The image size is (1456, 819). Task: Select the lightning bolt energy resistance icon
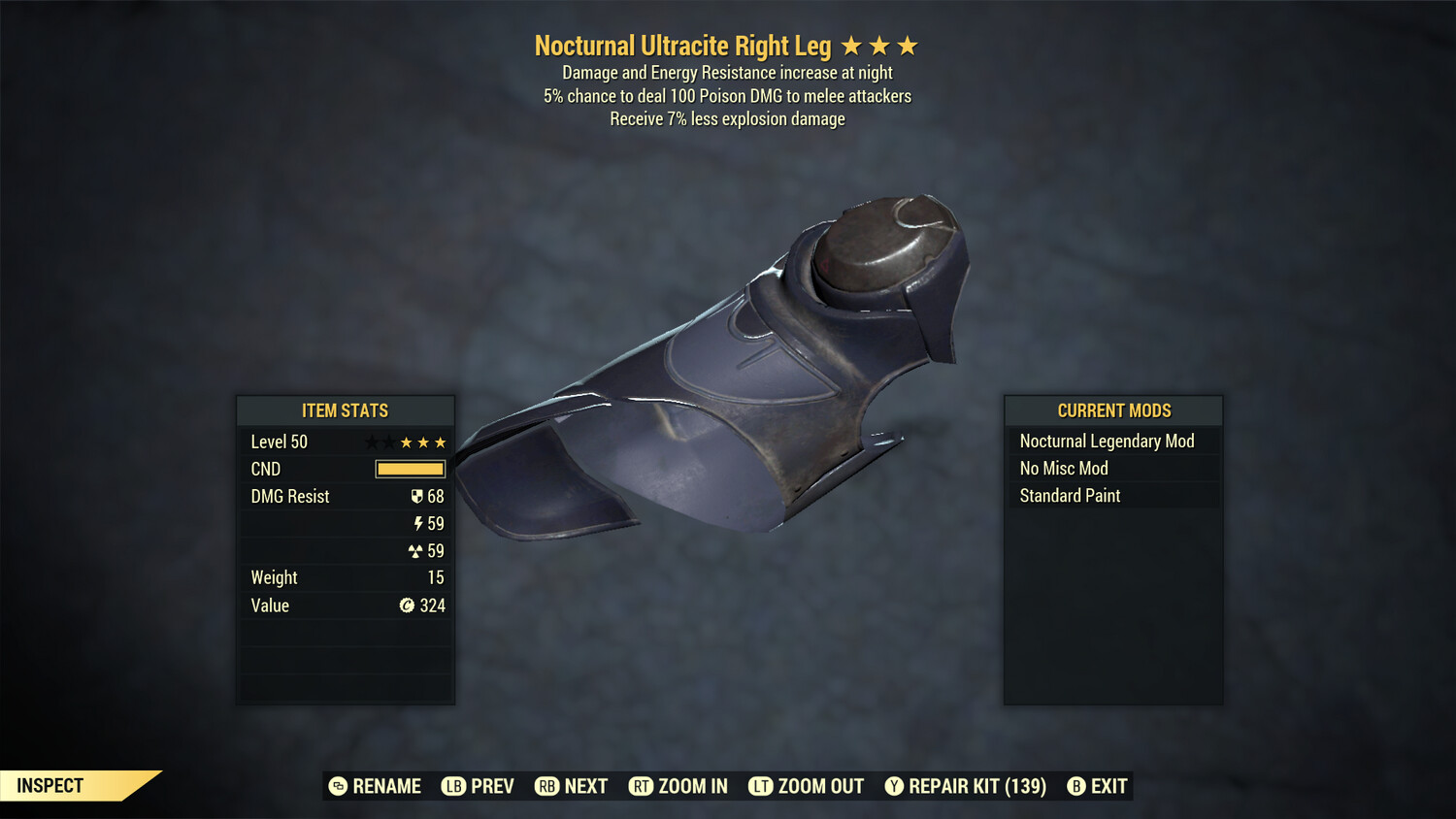418,523
